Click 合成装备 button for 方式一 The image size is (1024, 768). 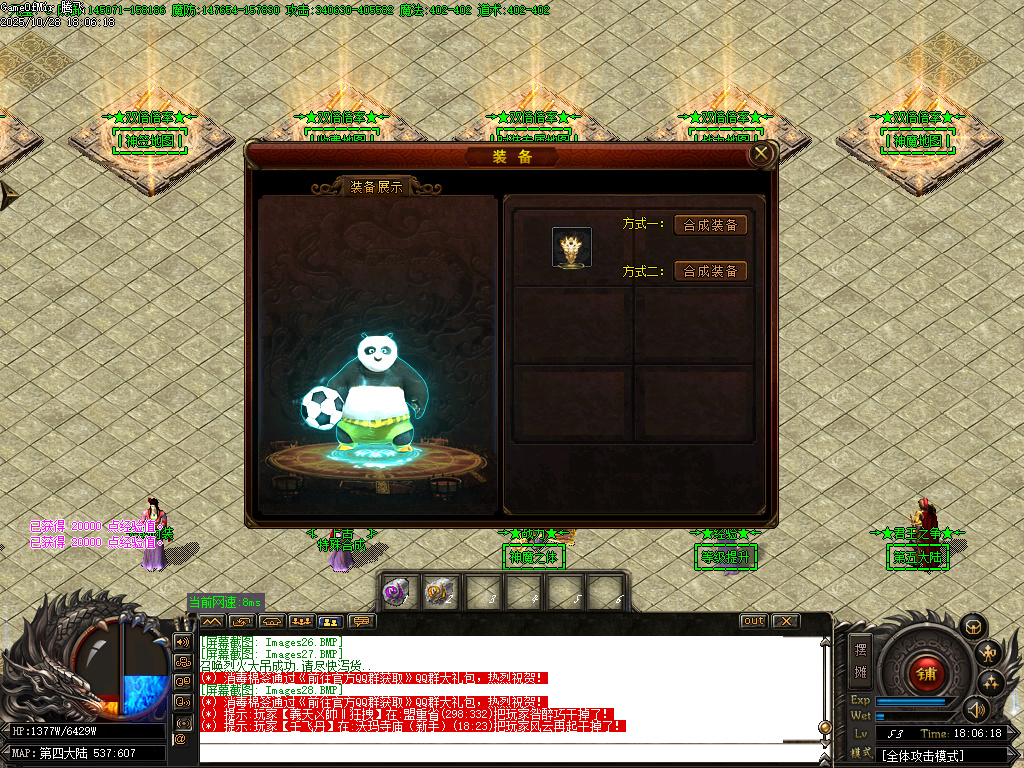710,225
